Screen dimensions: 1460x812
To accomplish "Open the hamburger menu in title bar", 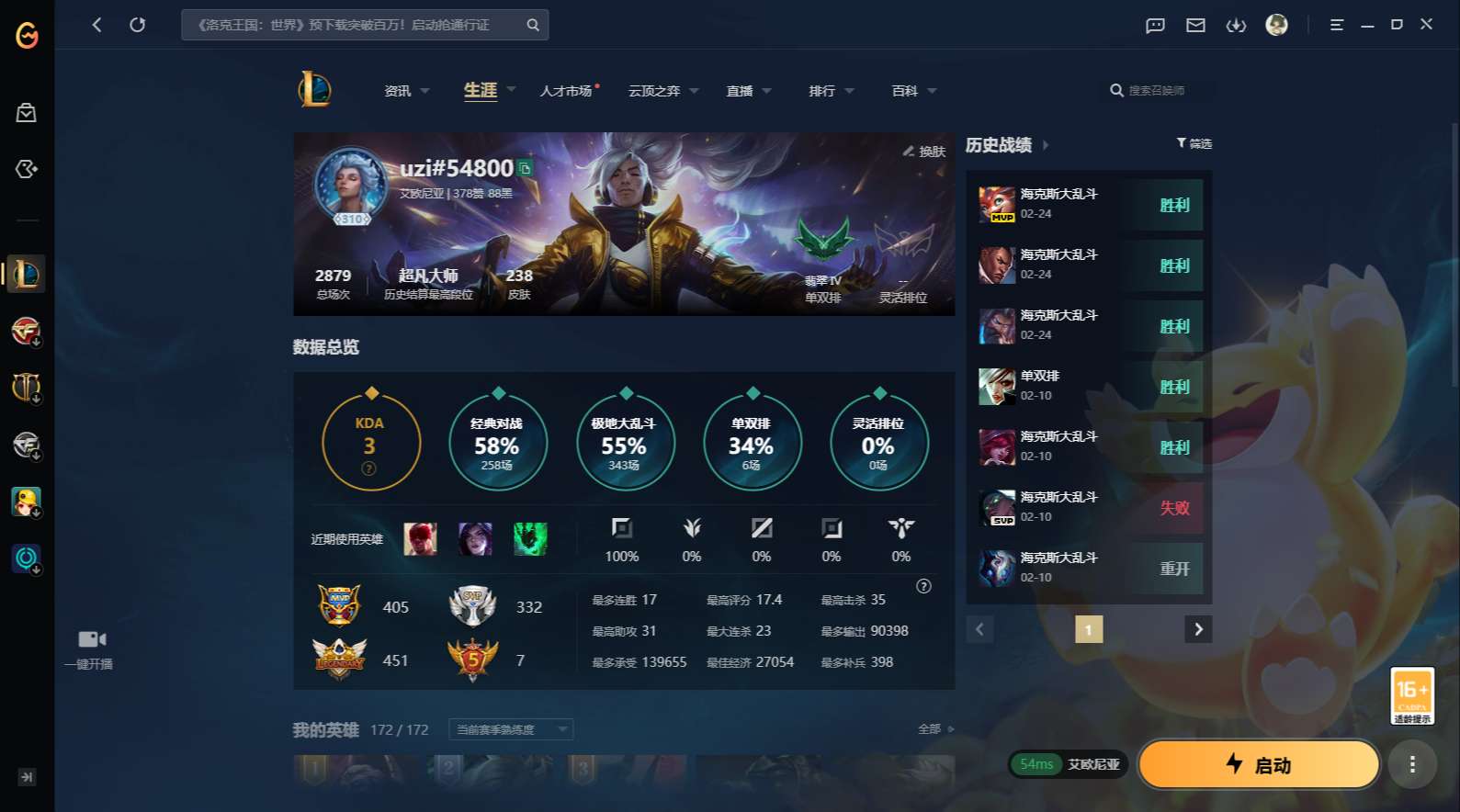I will tap(1336, 25).
